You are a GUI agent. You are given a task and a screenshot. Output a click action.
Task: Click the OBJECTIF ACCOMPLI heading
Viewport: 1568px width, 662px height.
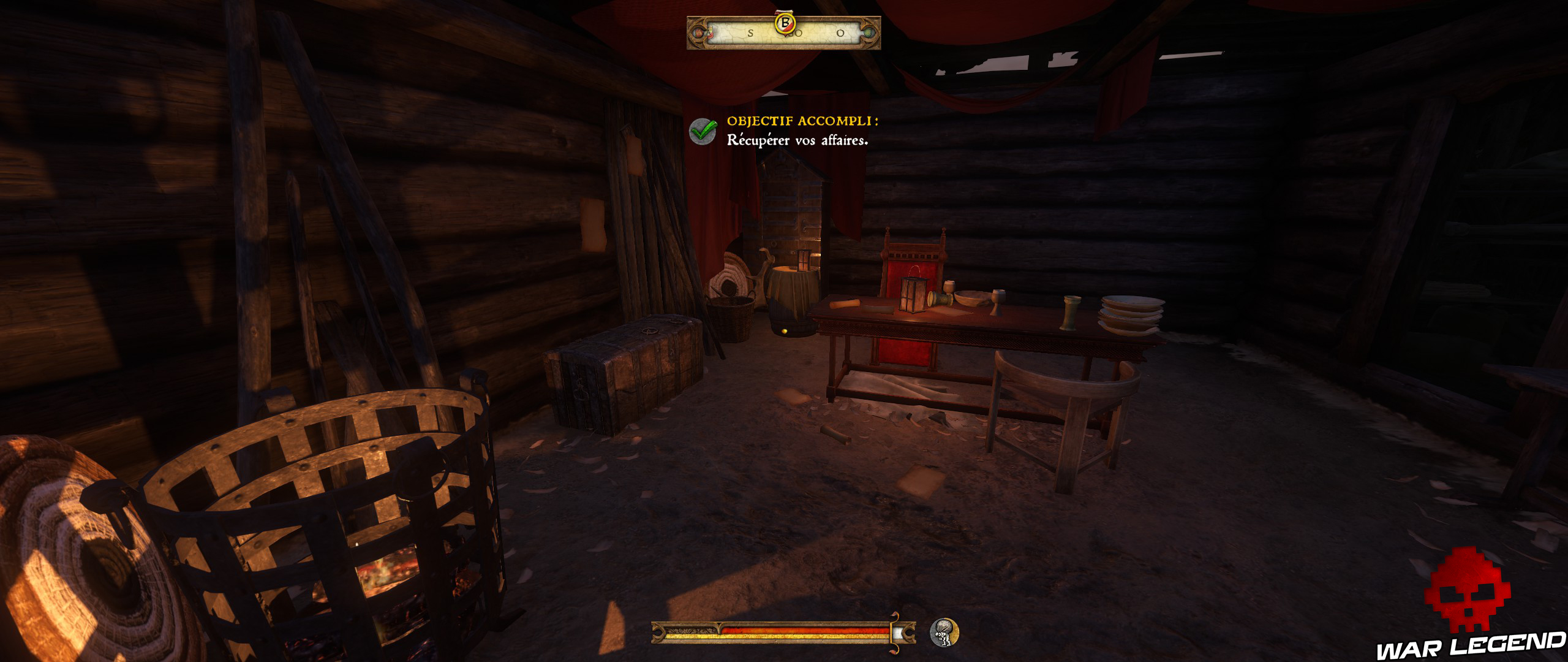point(802,123)
